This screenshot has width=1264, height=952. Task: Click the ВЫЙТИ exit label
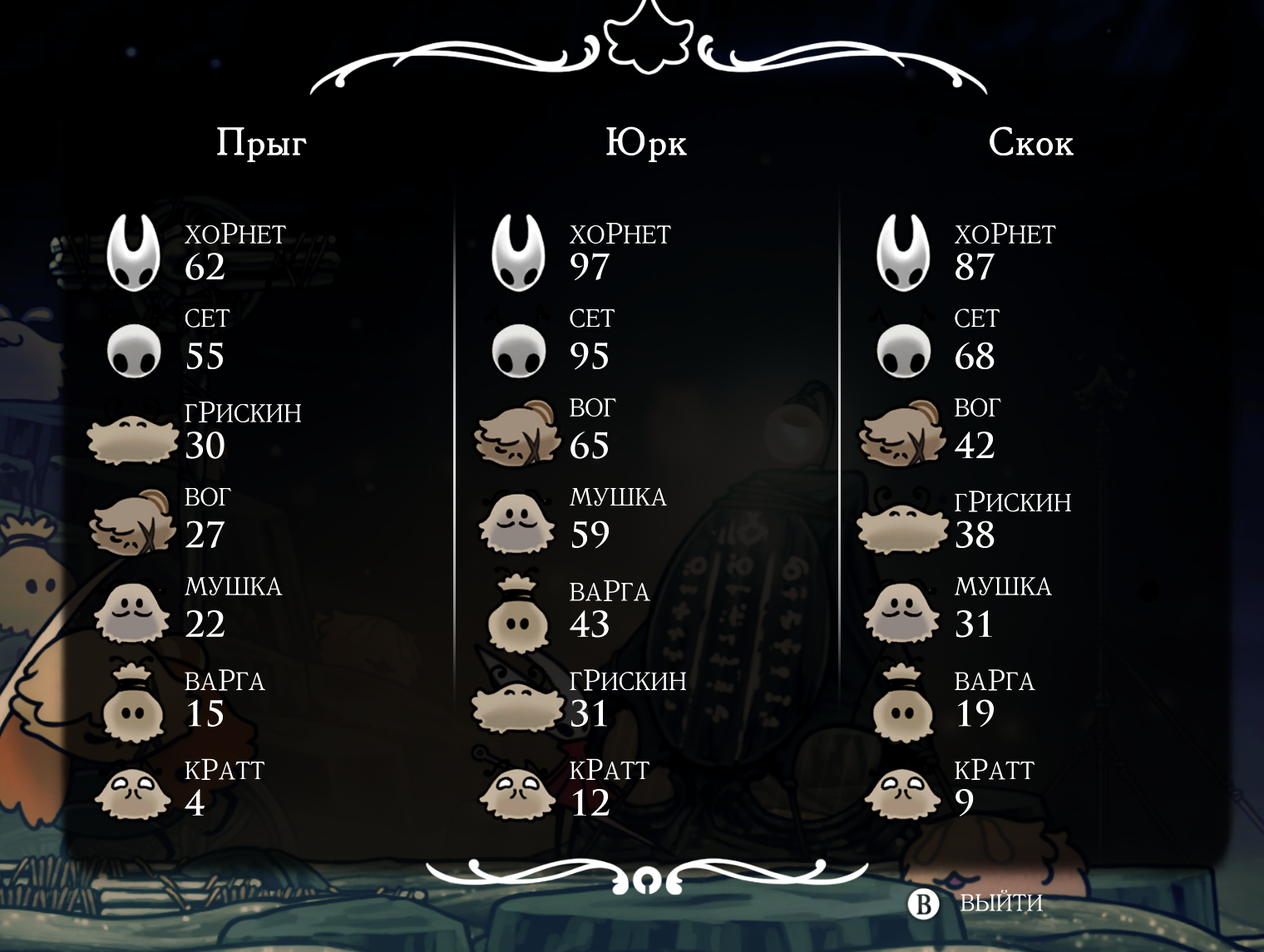coord(1000,903)
